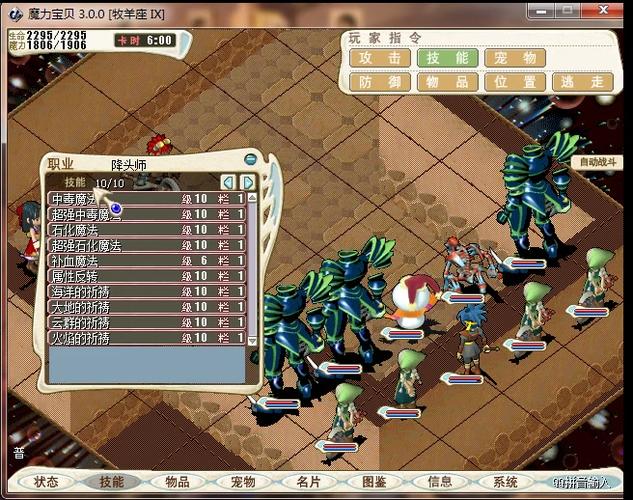633x500 pixels.
Task: Minimize the 职业 skill panel
Action: coord(250,159)
